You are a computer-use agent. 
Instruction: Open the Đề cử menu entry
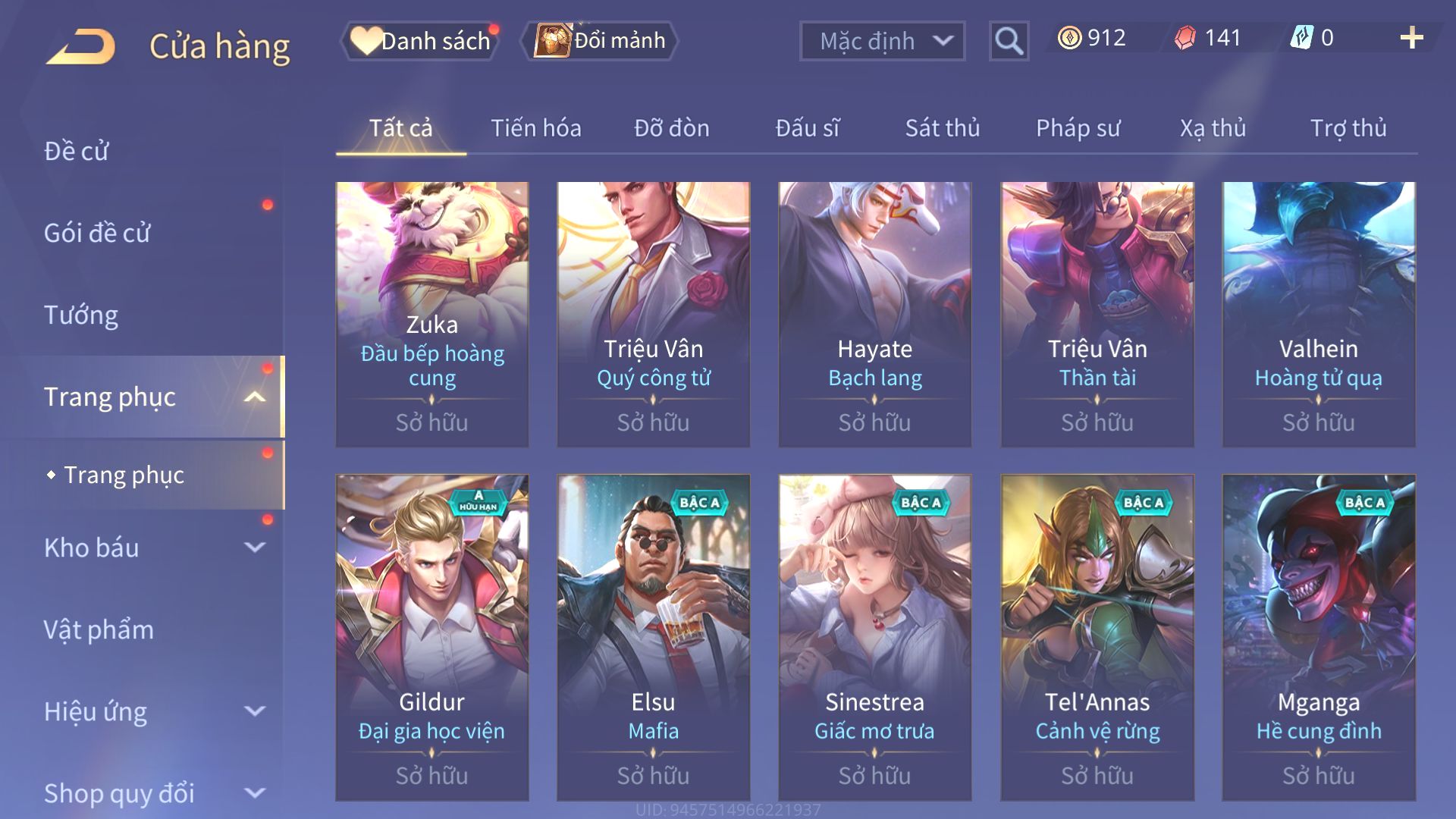(x=77, y=151)
